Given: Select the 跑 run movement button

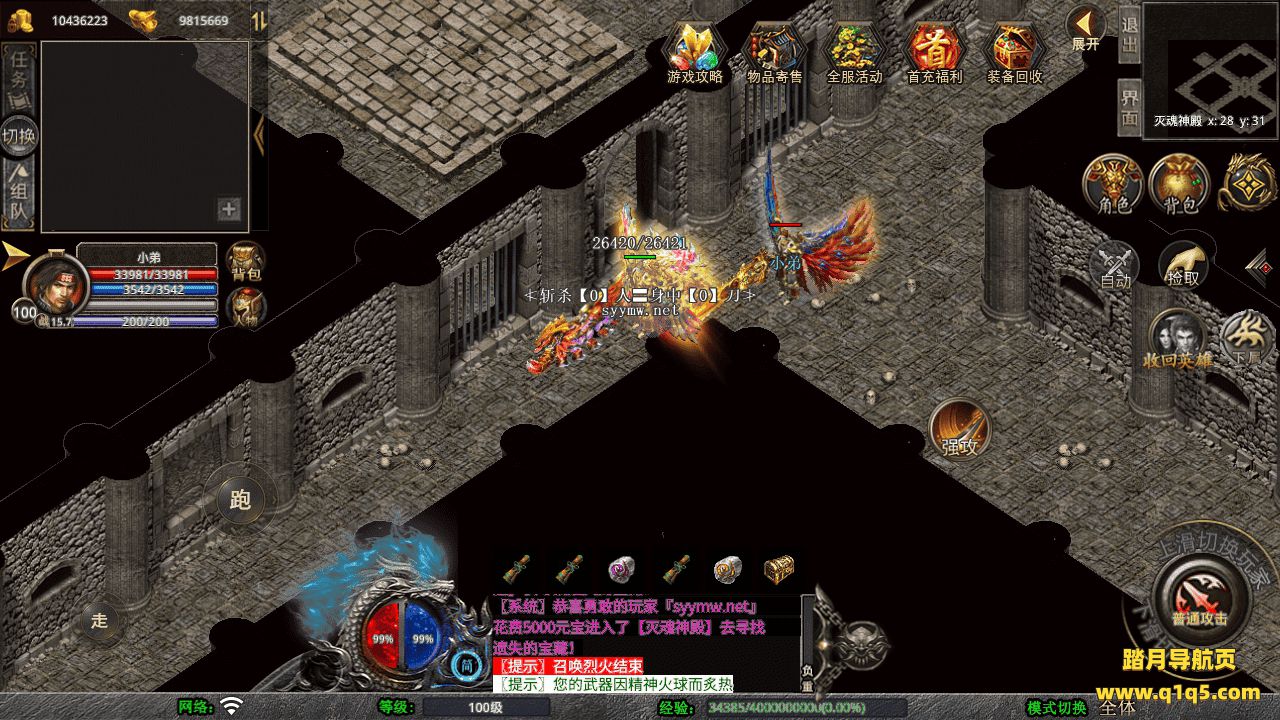Looking at the screenshot, I should (x=239, y=497).
